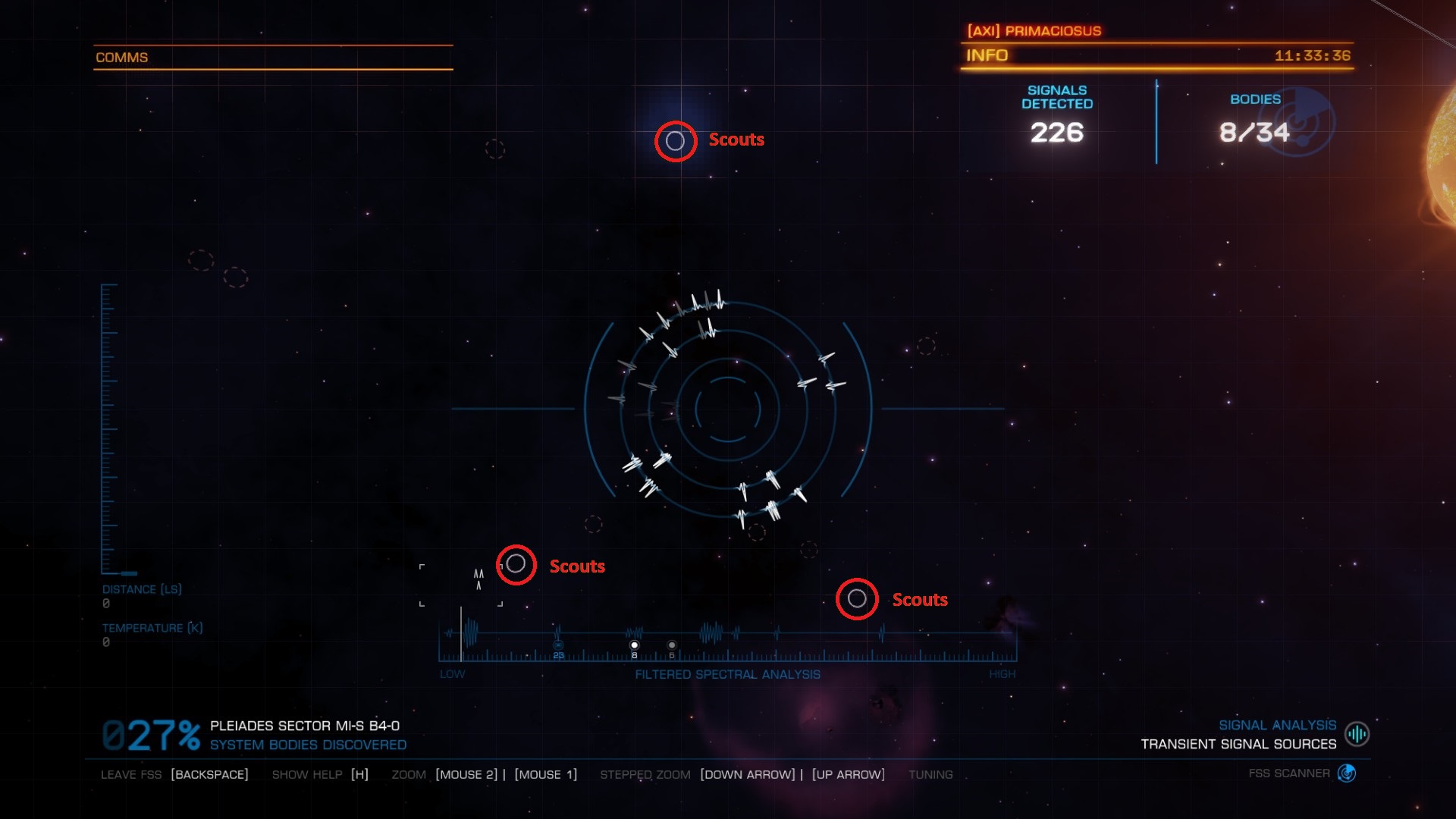Click the Signal Analysis waveform icon
Screen dimensions: 1456x819
click(x=1356, y=734)
